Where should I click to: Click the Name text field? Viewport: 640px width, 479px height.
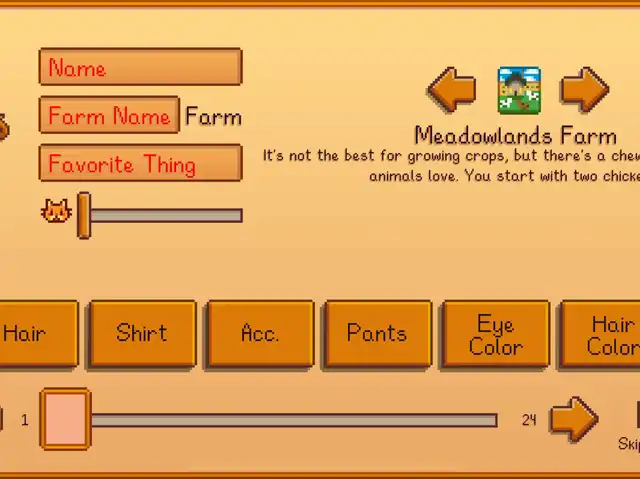tap(140, 68)
